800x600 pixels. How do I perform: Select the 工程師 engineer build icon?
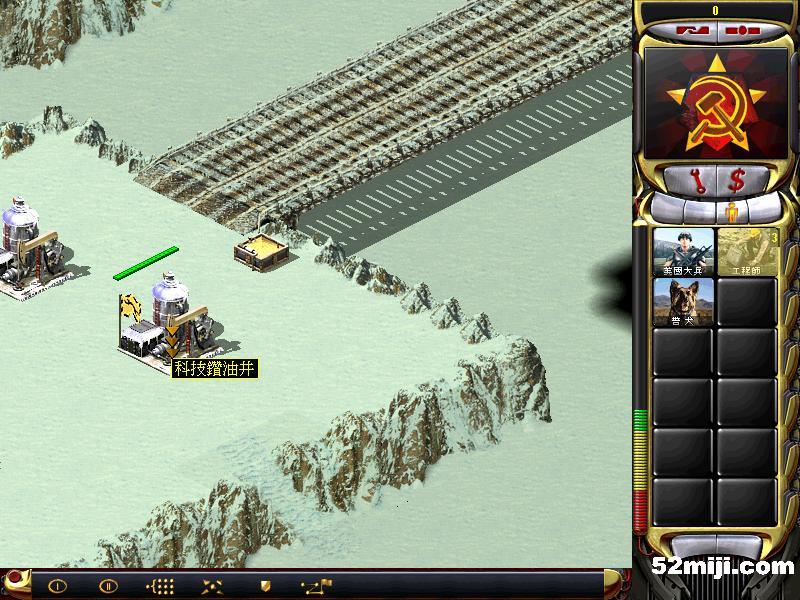click(x=748, y=252)
